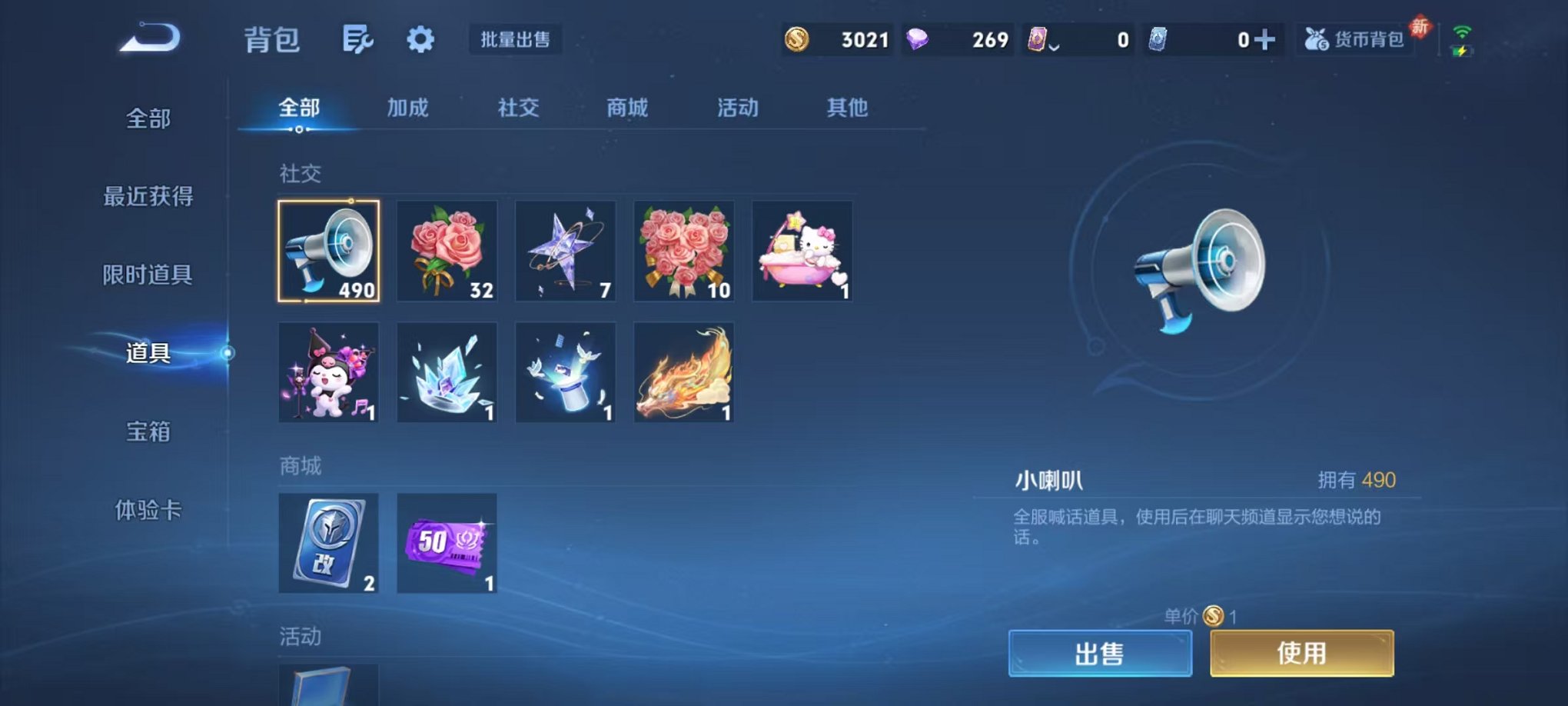1568x706 pixels.
Task: Select the flaming dragon item
Action: coord(683,373)
